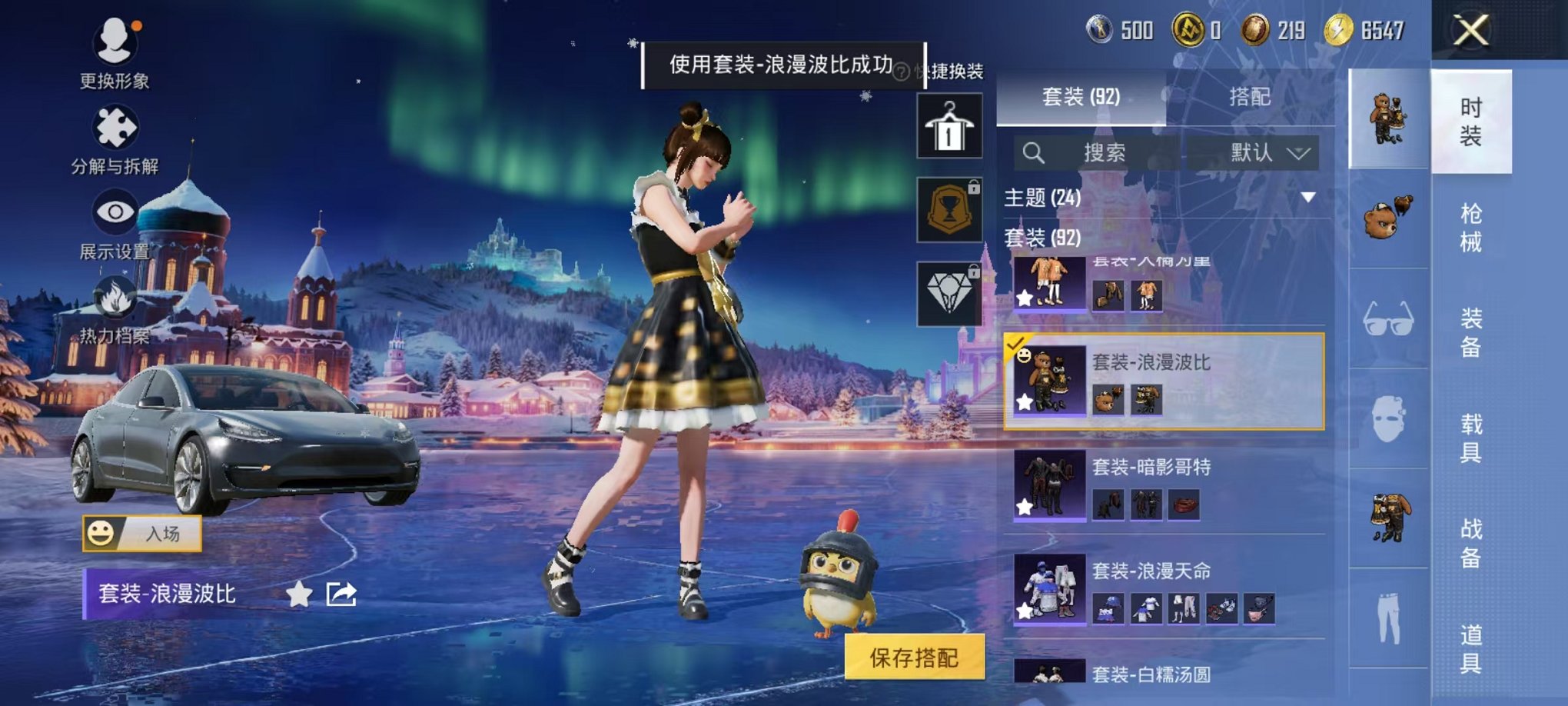Open the trophy achievements icon
Screen dimensions: 1568x706
point(949,209)
